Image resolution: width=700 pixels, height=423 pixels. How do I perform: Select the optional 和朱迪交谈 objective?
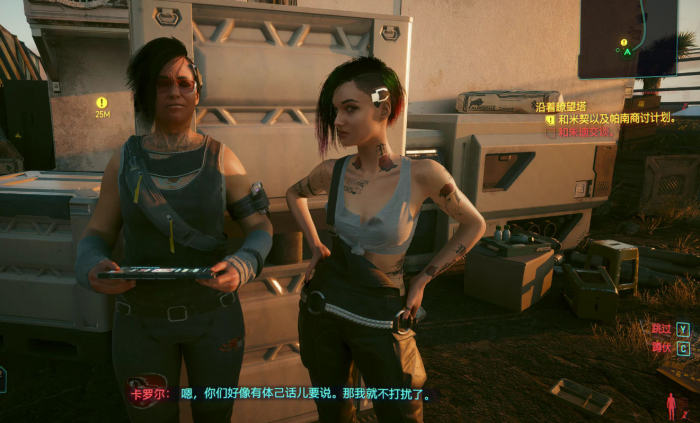(584, 131)
